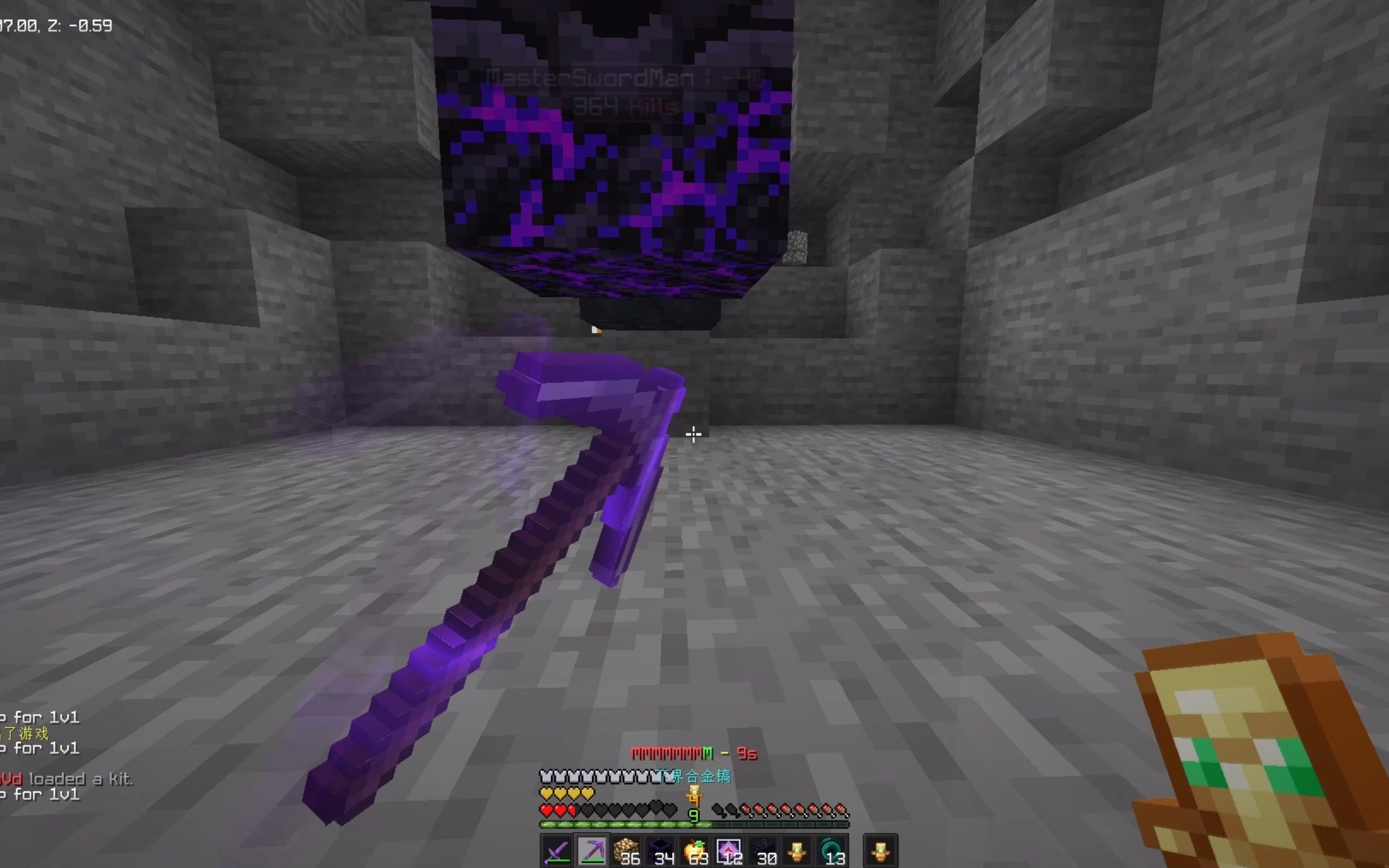The width and height of the screenshot is (1389, 868).
Task: Select the golden apples counting 63
Action: (x=695, y=851)
